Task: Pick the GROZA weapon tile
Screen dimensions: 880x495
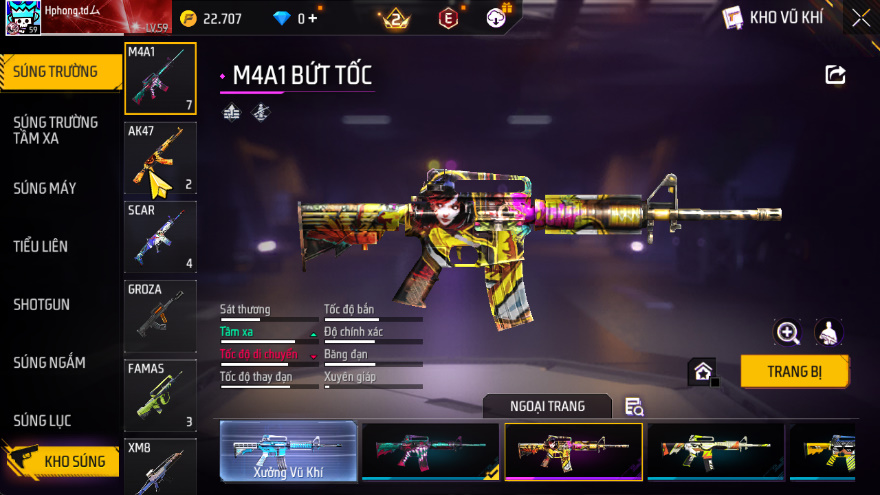Action: tap(160, 316)
